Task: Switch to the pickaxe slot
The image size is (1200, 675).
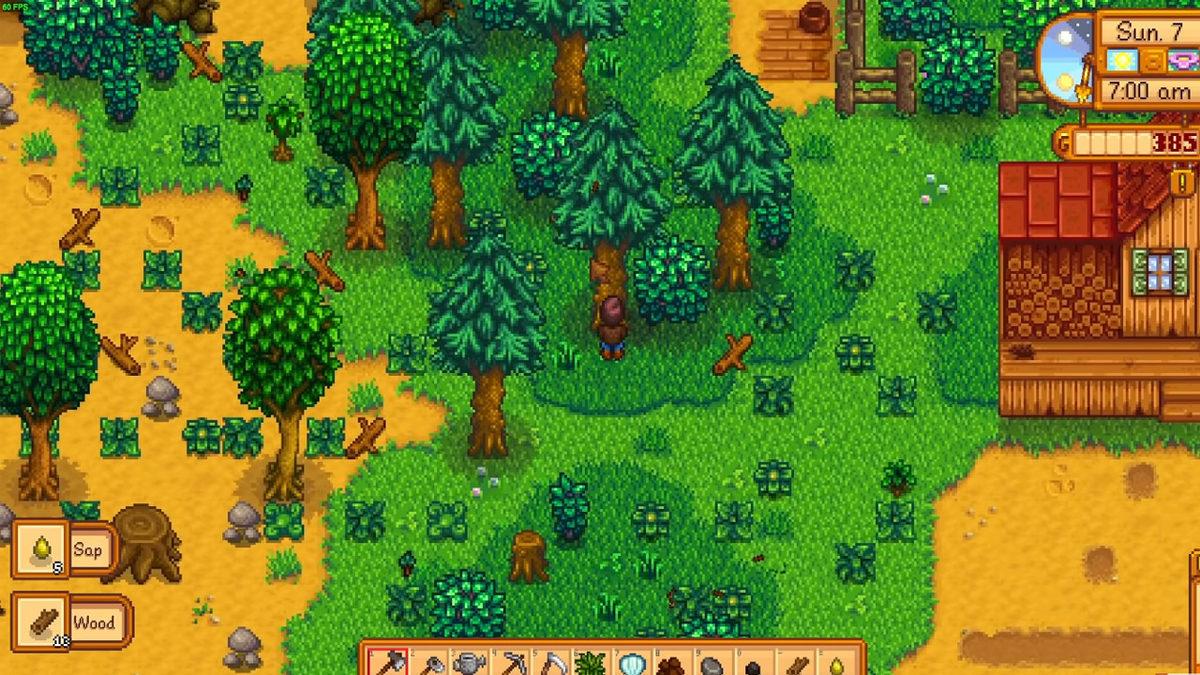Action: click(x=511, y=663)
